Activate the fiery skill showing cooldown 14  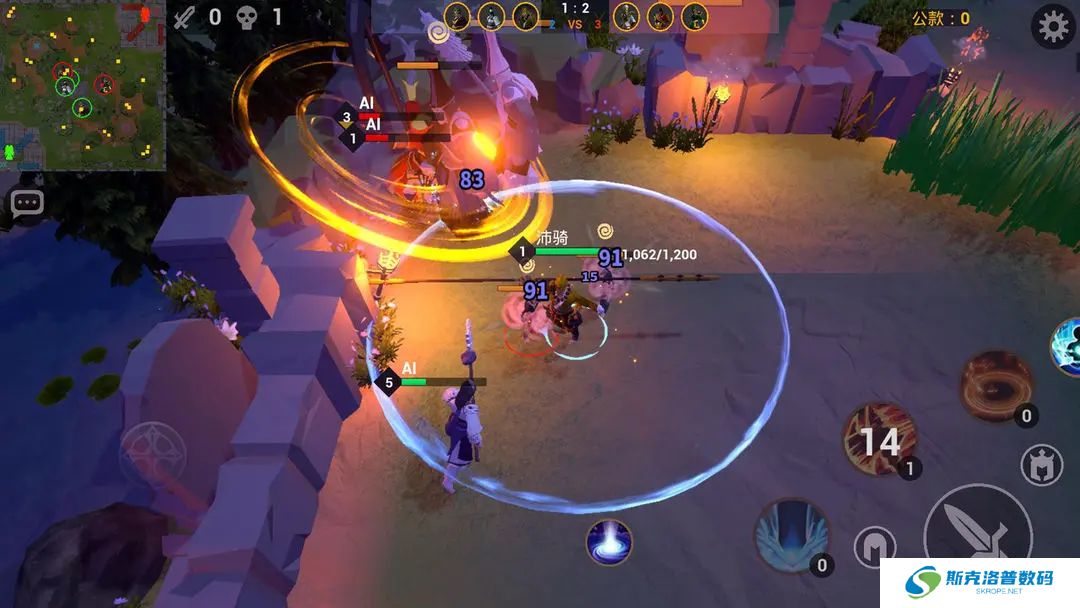tap(879, 440)
